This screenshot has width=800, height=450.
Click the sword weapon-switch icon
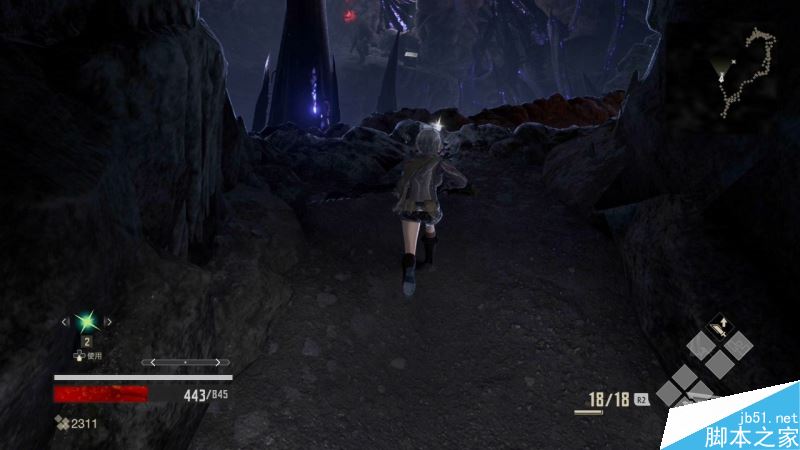[718, 327]
